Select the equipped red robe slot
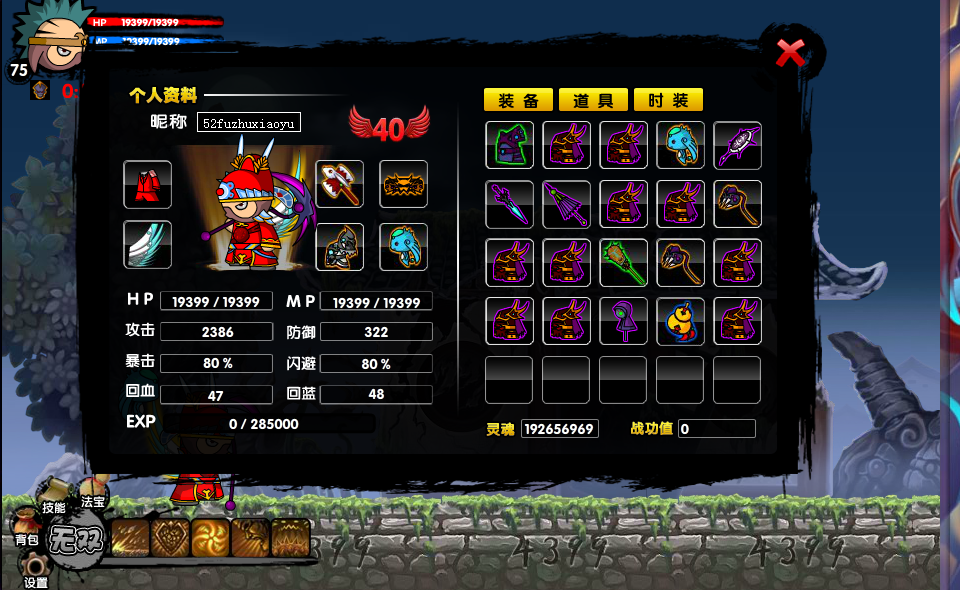The width and height of the screenshot is (960, 590). click(x=148, y=185)
